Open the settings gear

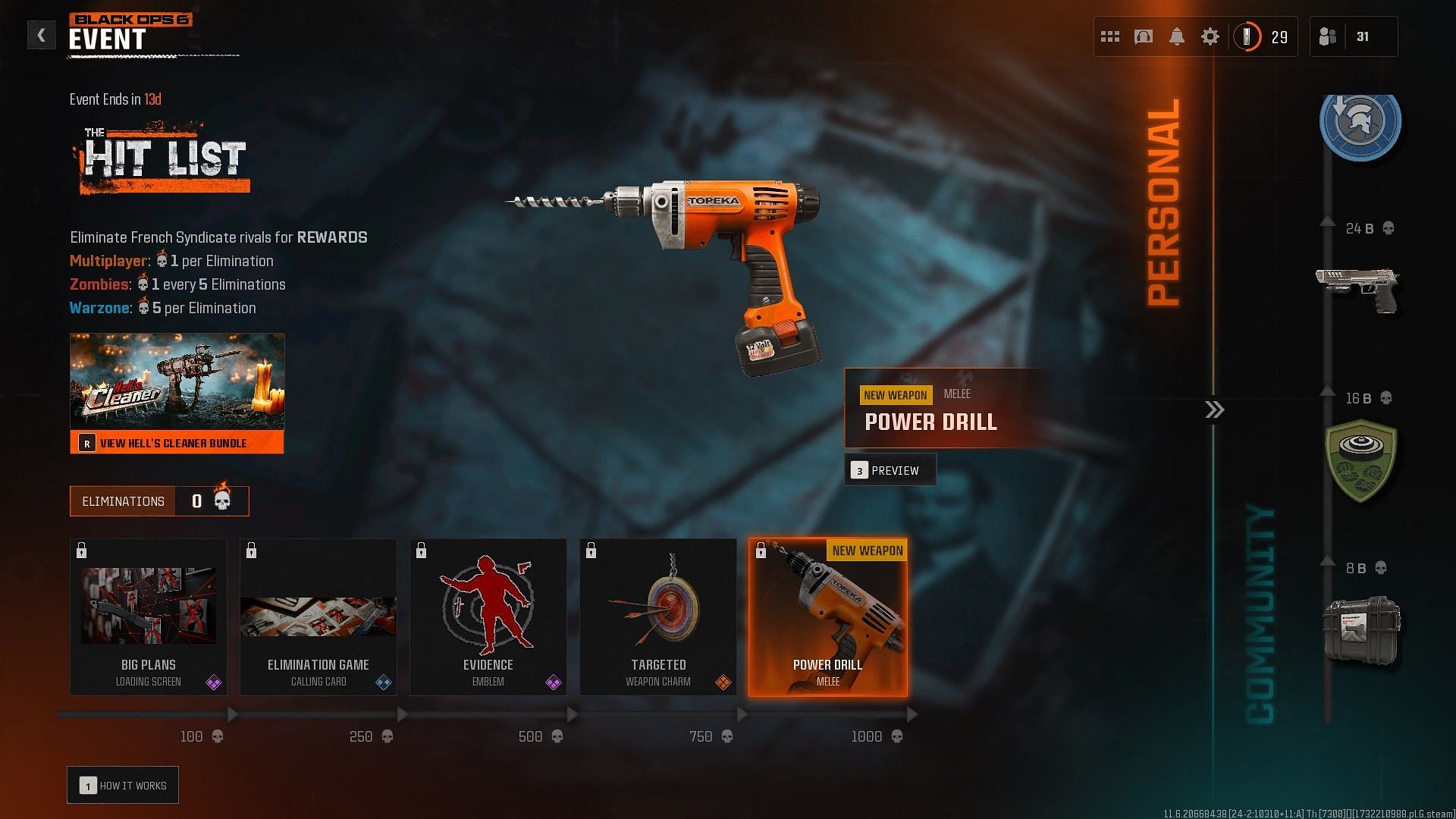coord(1210,36)
